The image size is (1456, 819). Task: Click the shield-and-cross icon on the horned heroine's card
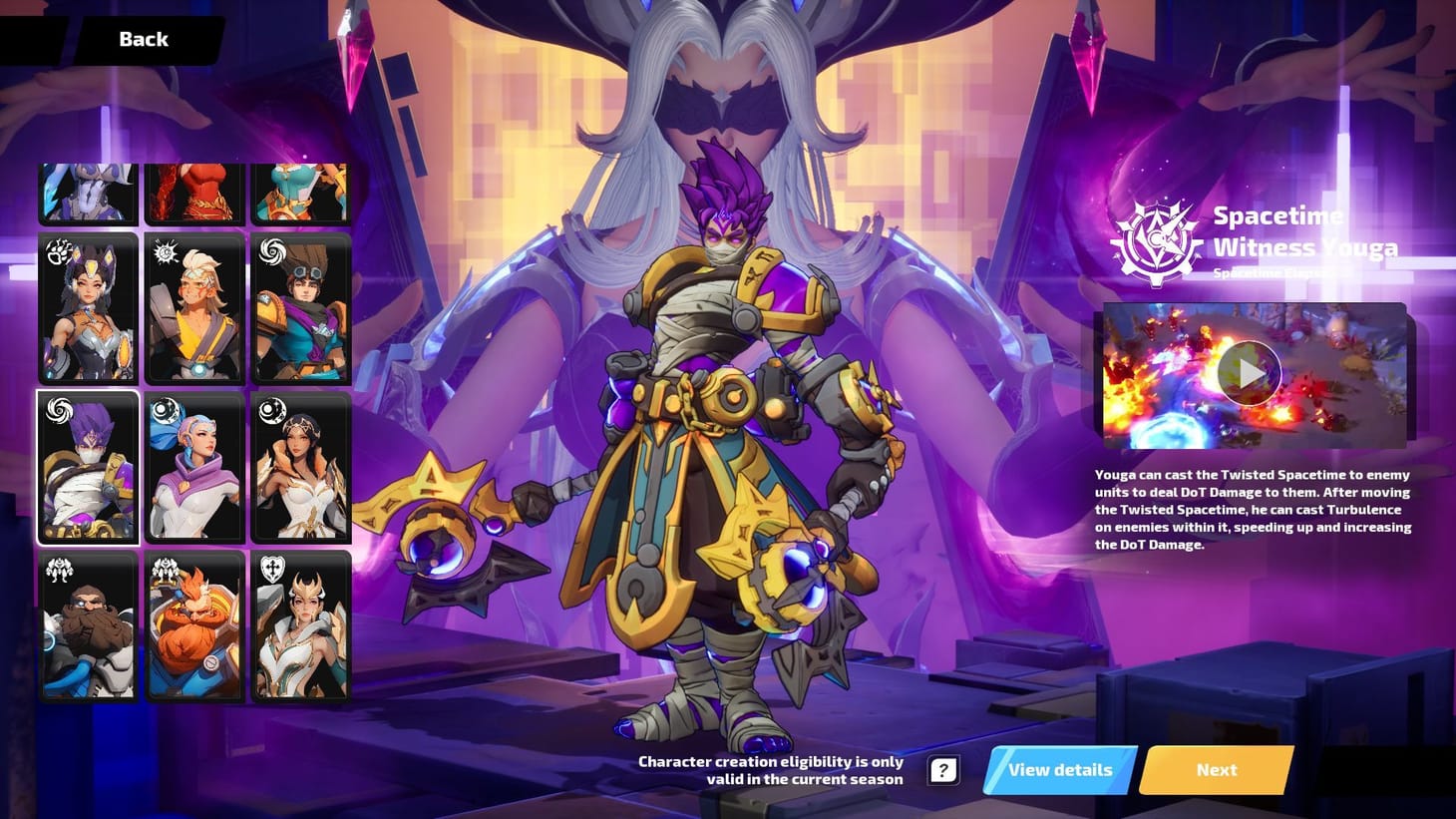point(274,571)
